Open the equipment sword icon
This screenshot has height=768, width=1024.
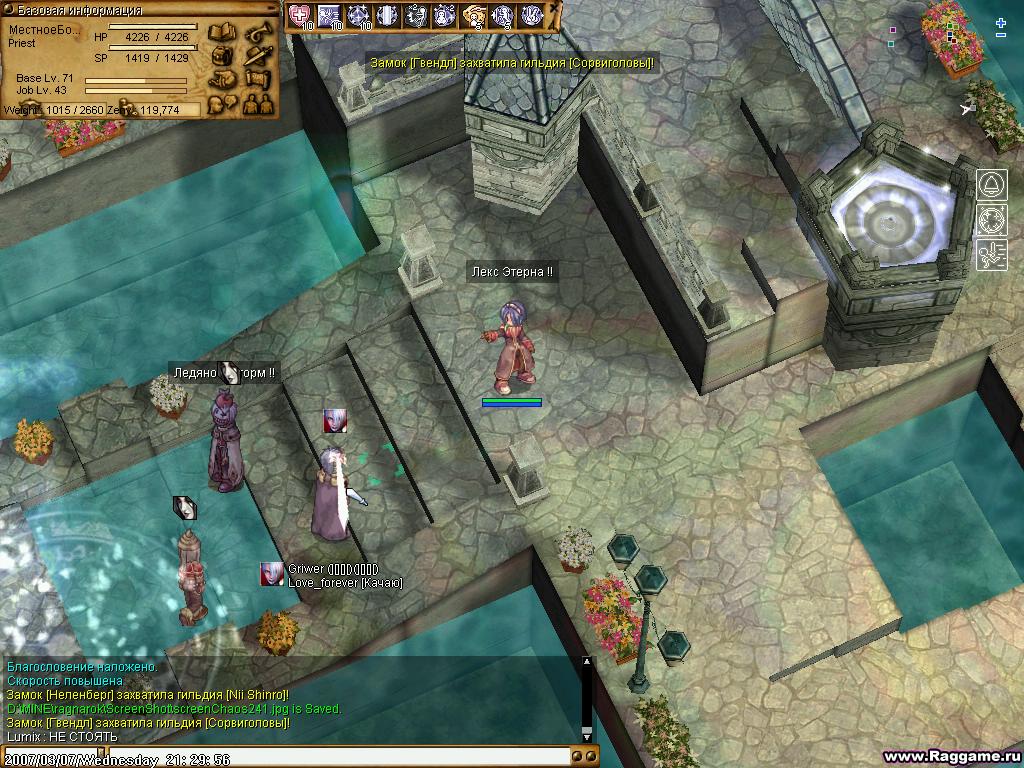[258, 55]
